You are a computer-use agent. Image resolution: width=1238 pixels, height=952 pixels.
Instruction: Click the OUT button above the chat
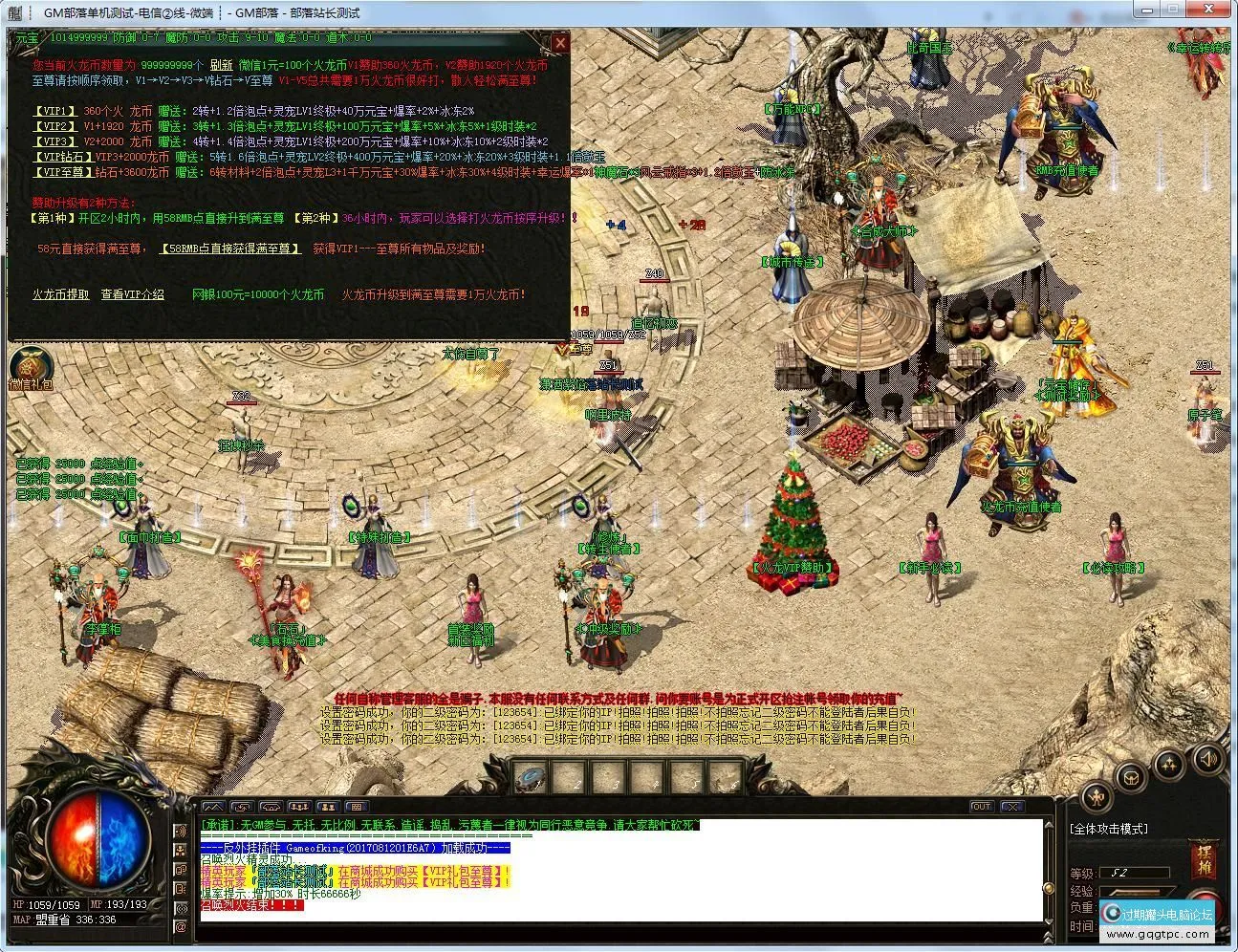(x=982, y=807)
